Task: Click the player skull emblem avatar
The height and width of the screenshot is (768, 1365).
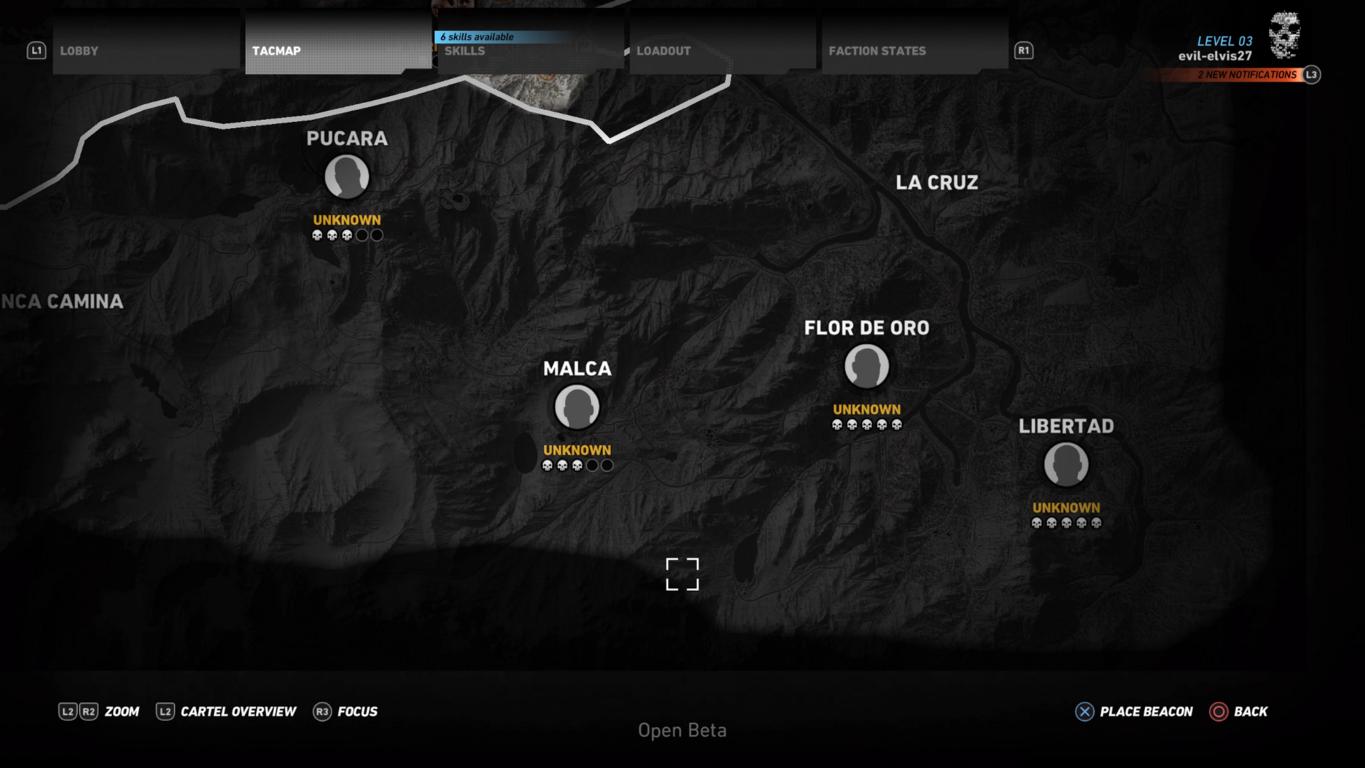Action: click(1284, 35)
